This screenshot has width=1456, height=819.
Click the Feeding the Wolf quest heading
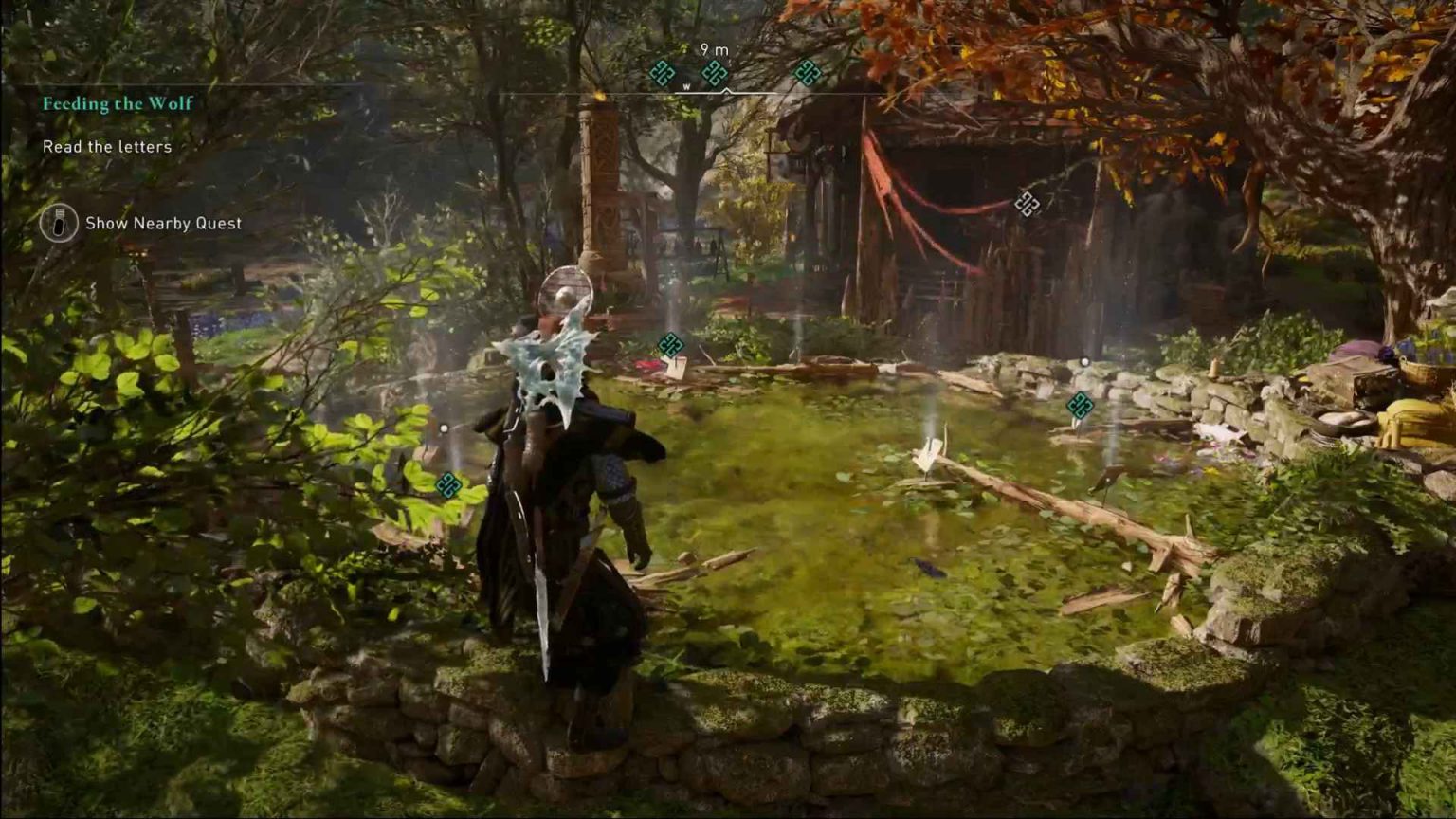point(116,104)
